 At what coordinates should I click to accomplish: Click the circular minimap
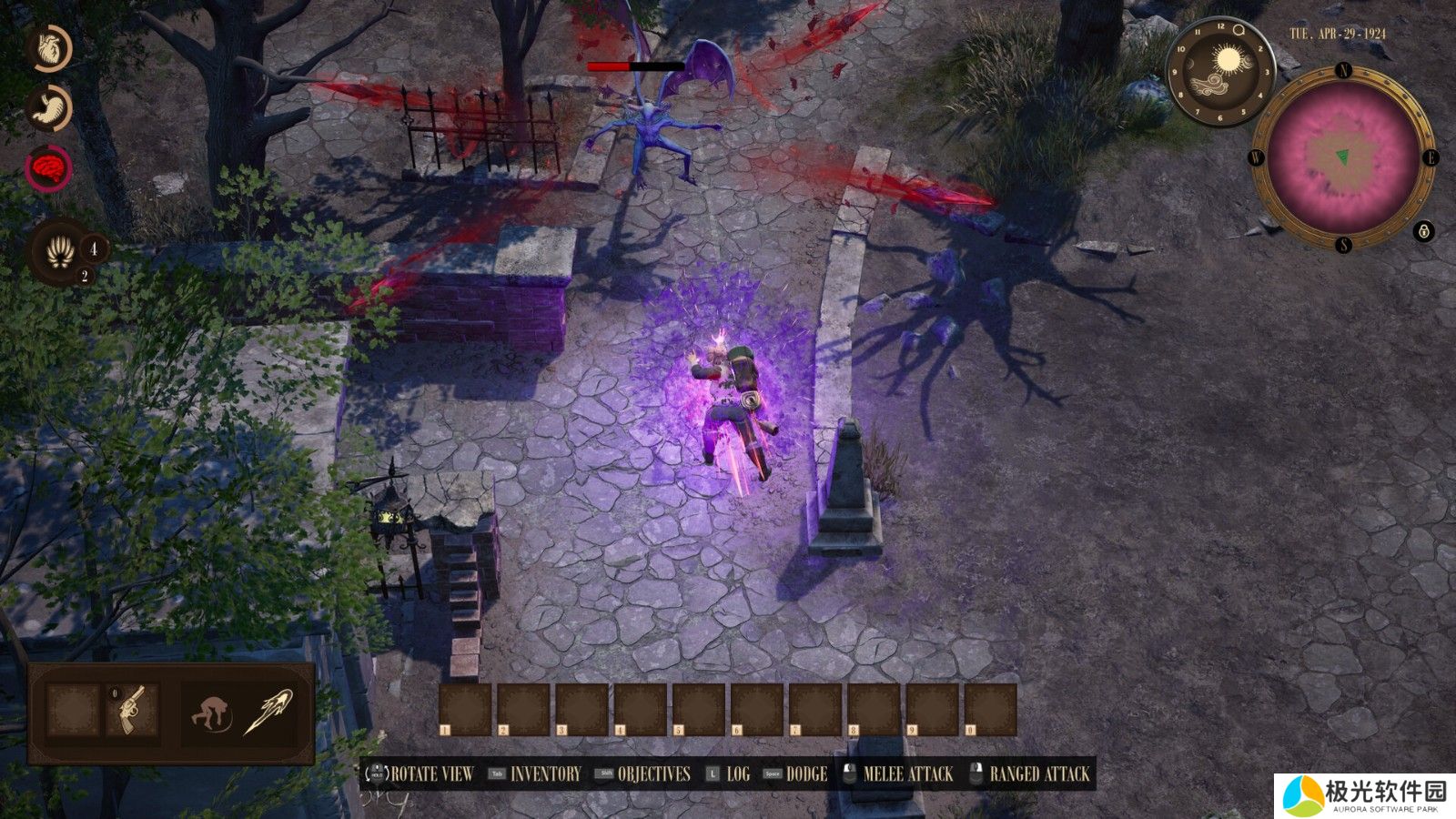(1343, 157)
